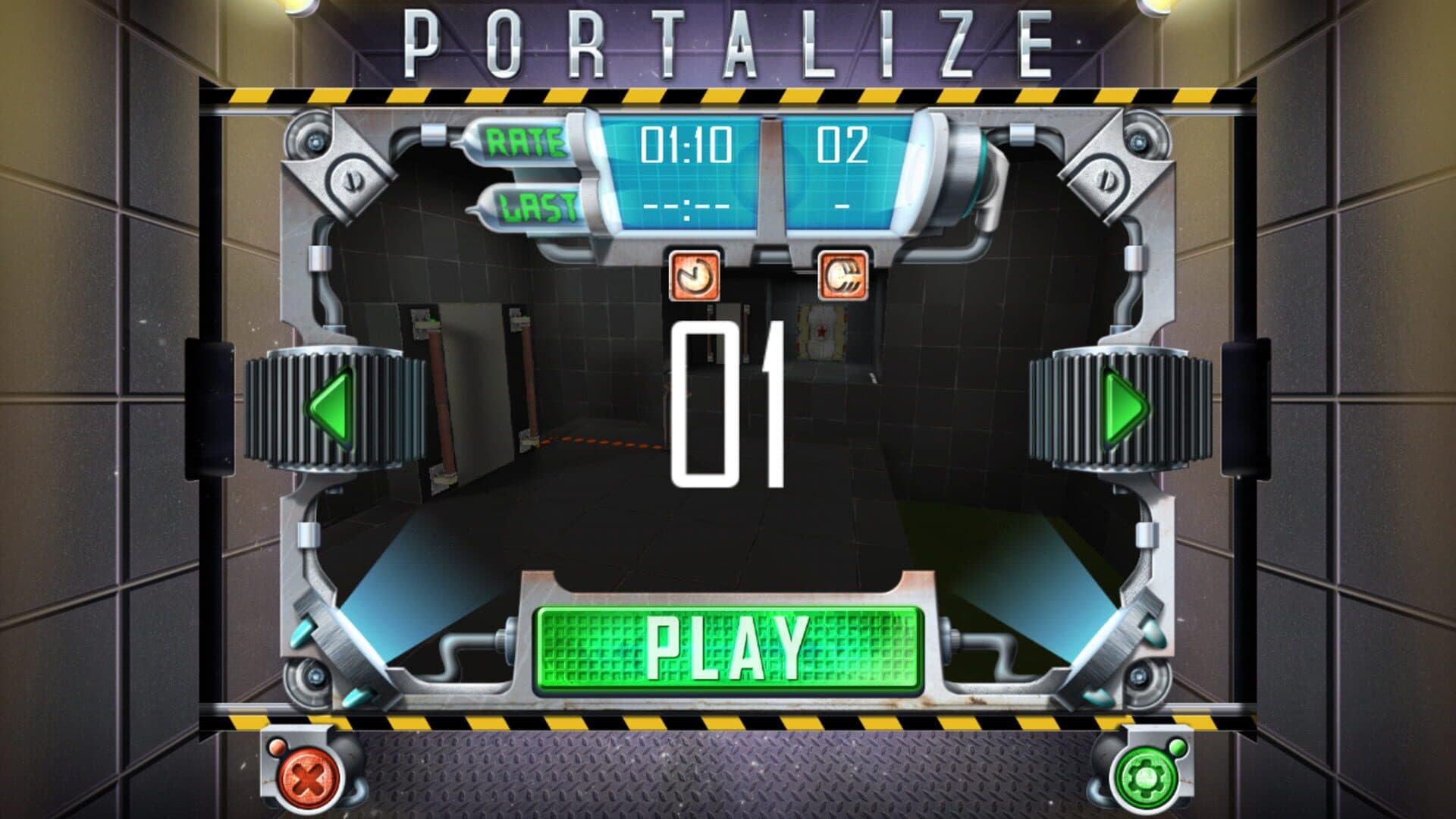Viewport: 1456px width, 819px height.
Task: Select the orange clock time icon
Action: [693, 276]
